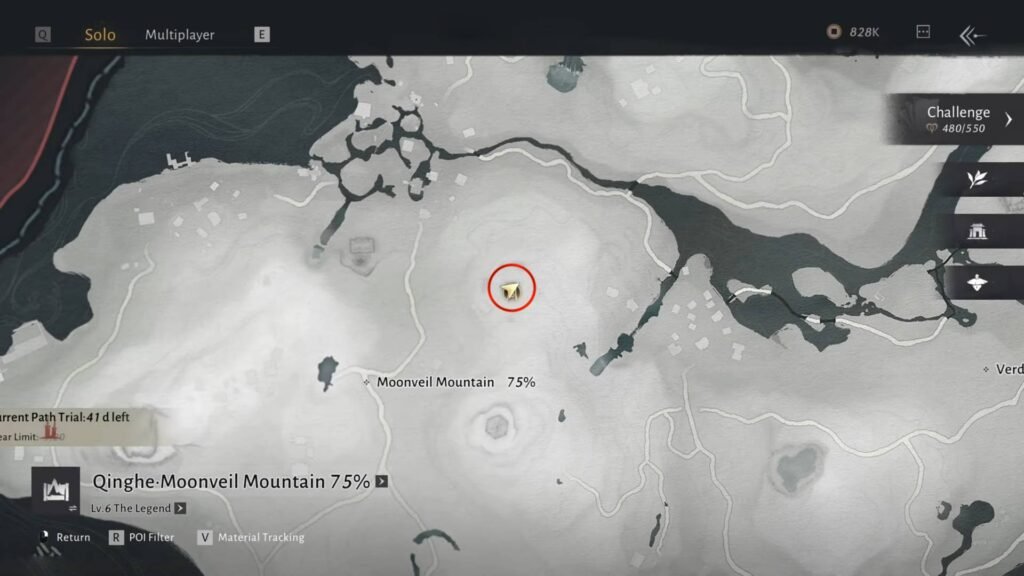Expand Qinghe-Moonveil Mountain 75% exploration details
1024x576 pixels.
pyautogui.click(x=381, y=482)
